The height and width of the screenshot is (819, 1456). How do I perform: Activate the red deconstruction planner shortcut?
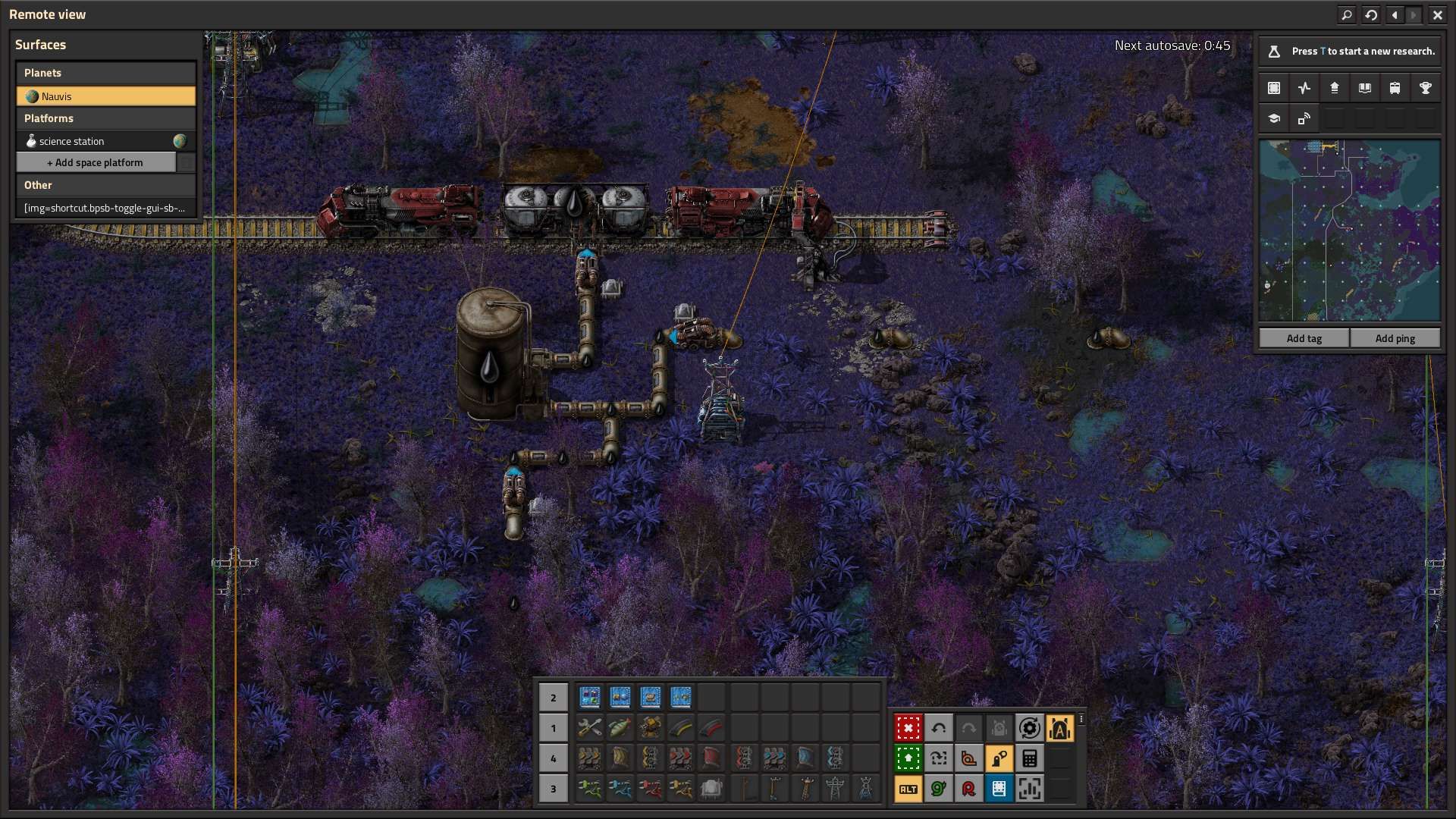pyautogui.click(x=908, y=728)
